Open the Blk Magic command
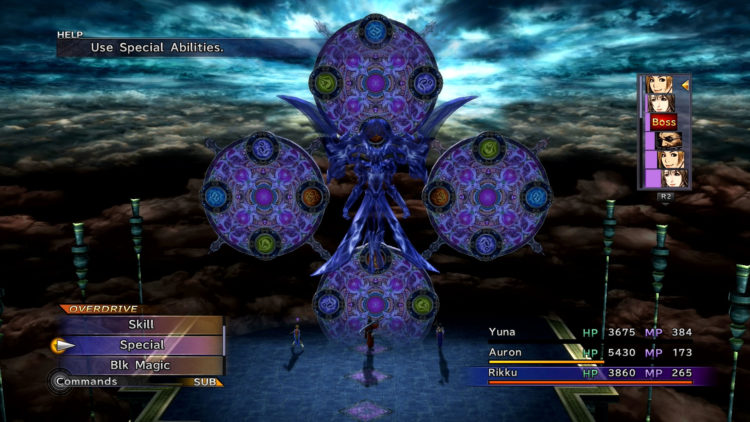The width and height of the screenshot is (750, 422). (141, 365)
